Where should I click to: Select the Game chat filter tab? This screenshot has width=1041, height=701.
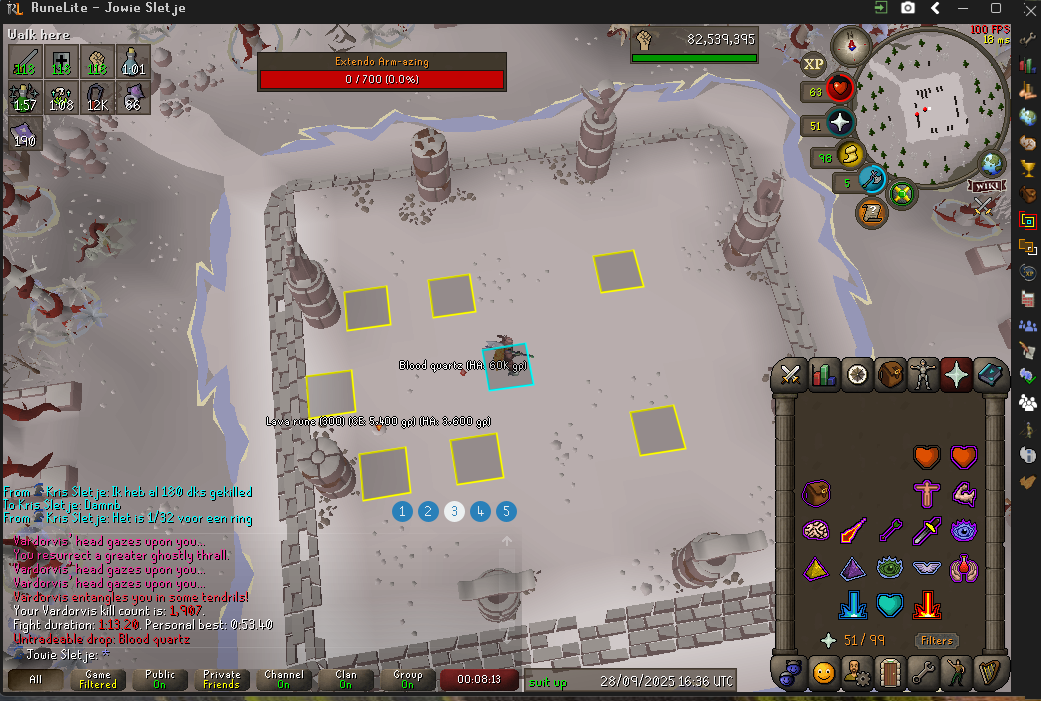click(x=97, y=679)
